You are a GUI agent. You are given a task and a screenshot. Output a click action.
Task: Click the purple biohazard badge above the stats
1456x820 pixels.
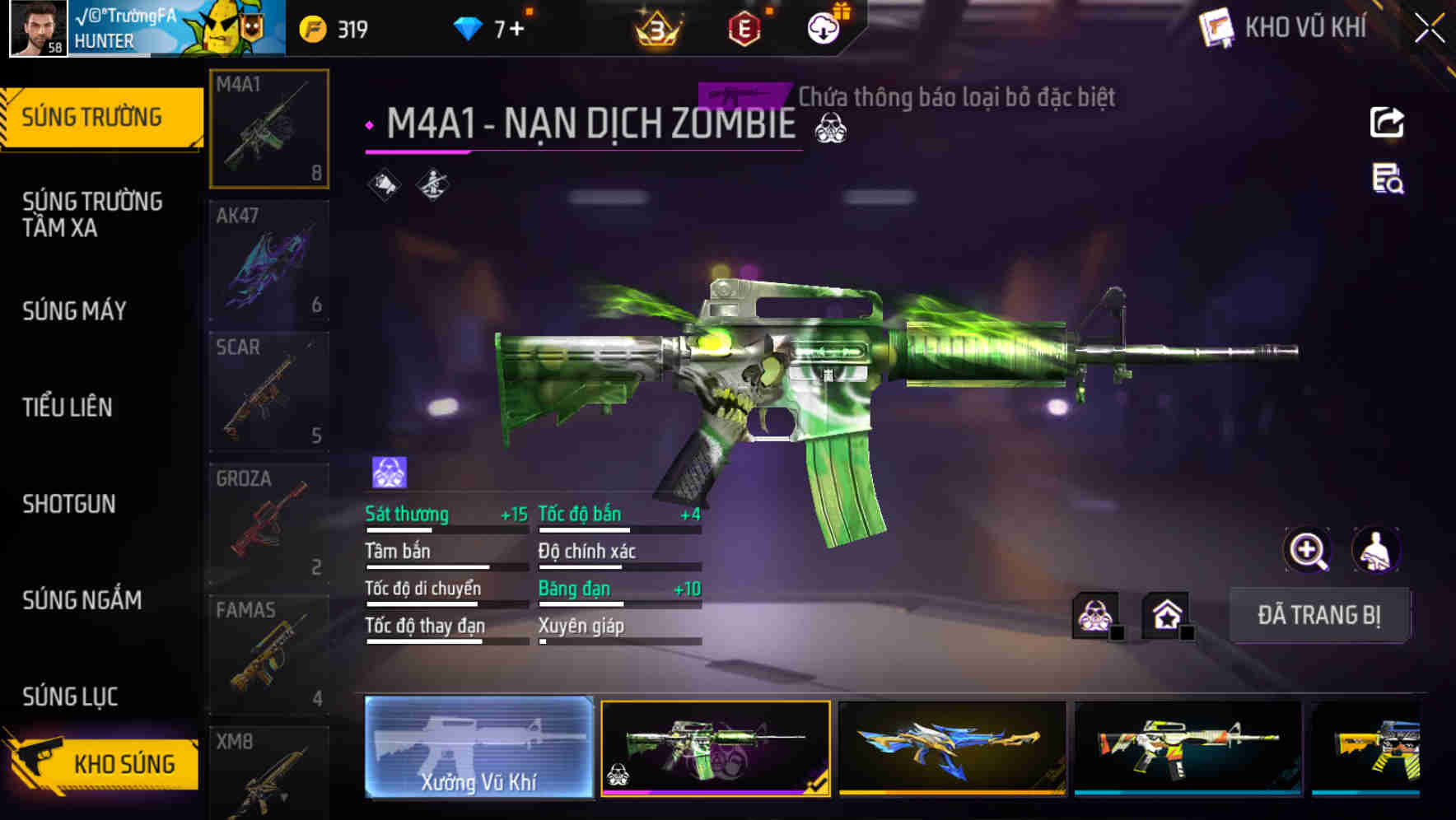(x=386, y=471)
